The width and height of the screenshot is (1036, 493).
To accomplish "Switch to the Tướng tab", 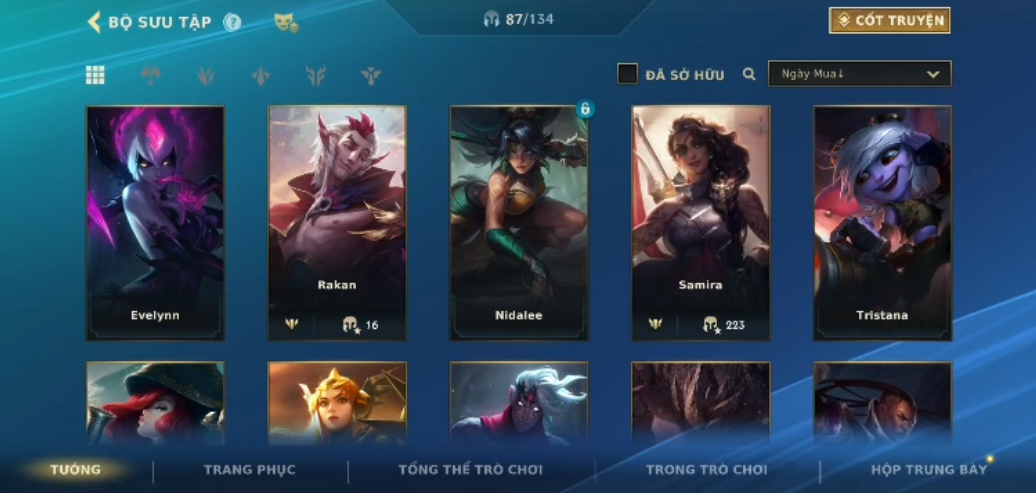I will (x=76, y=470).
